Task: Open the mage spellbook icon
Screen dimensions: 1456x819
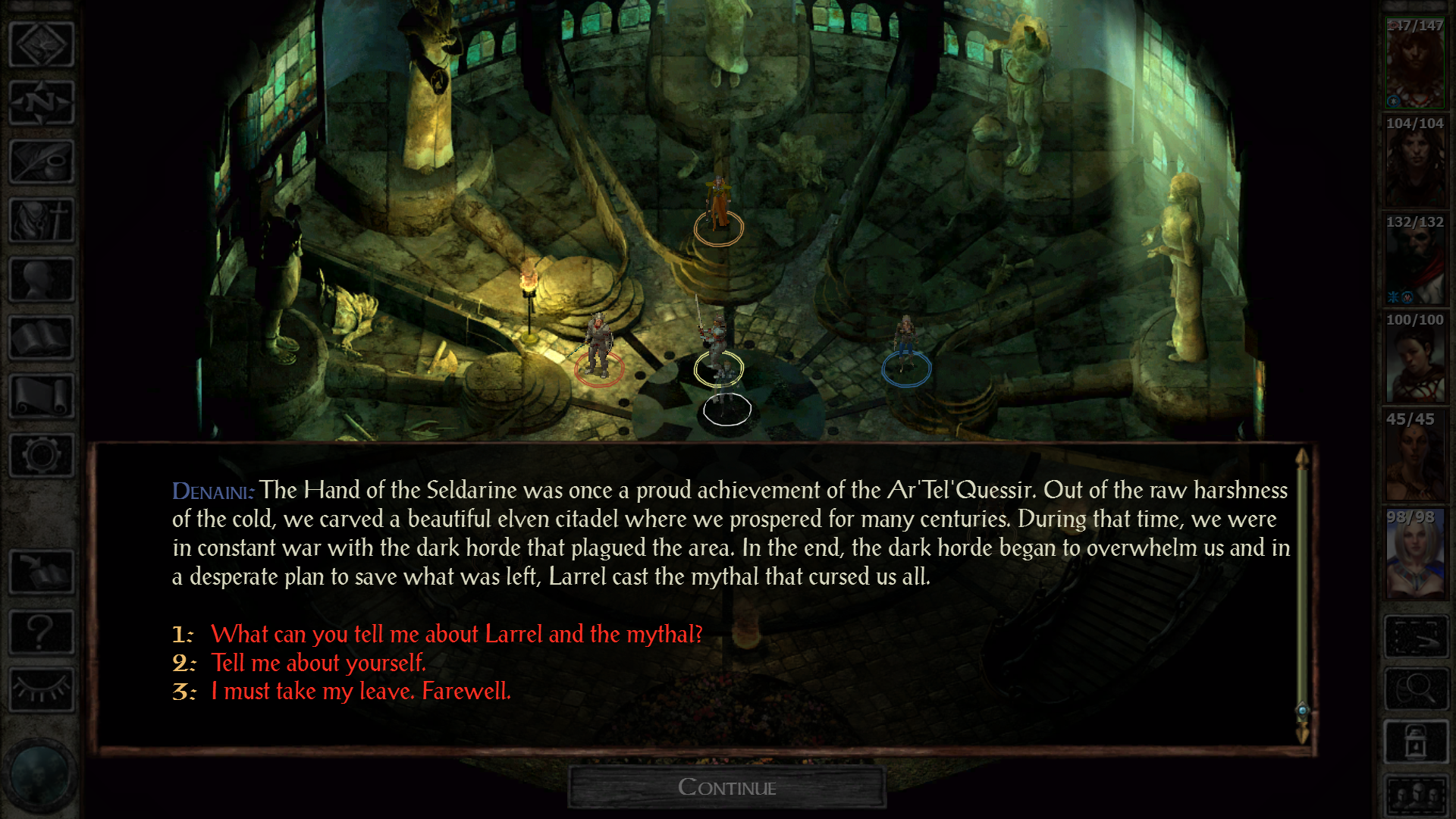Action: tap(42, 337)
